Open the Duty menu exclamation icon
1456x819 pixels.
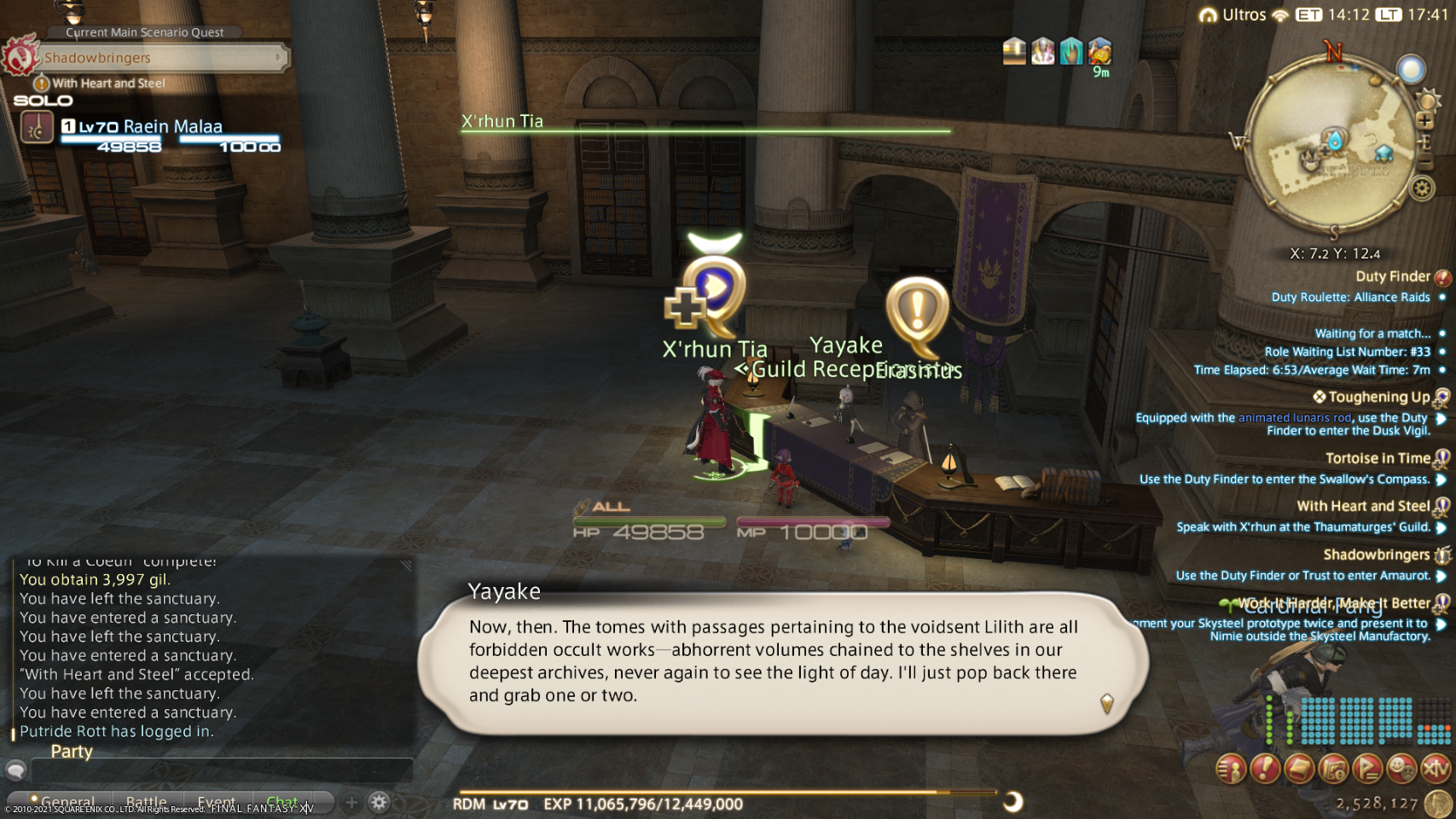1265,770
